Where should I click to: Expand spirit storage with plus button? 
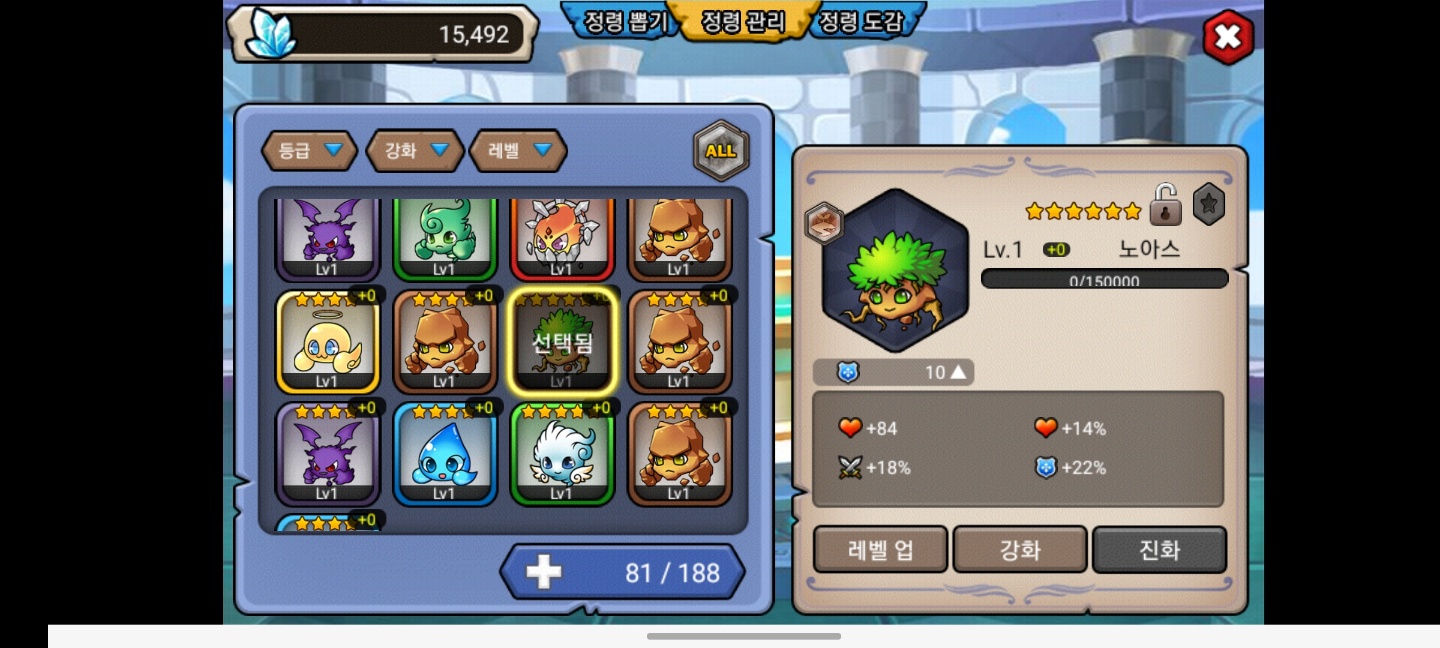(544, 572)
